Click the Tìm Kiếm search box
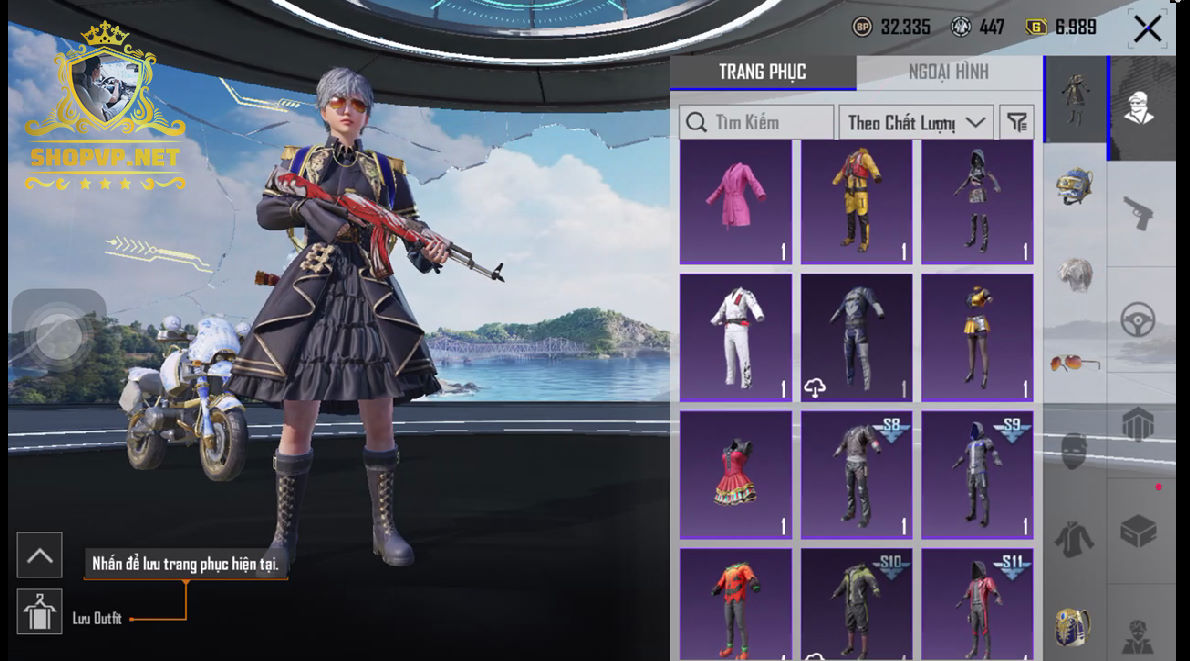 click(x=757, y=123)
